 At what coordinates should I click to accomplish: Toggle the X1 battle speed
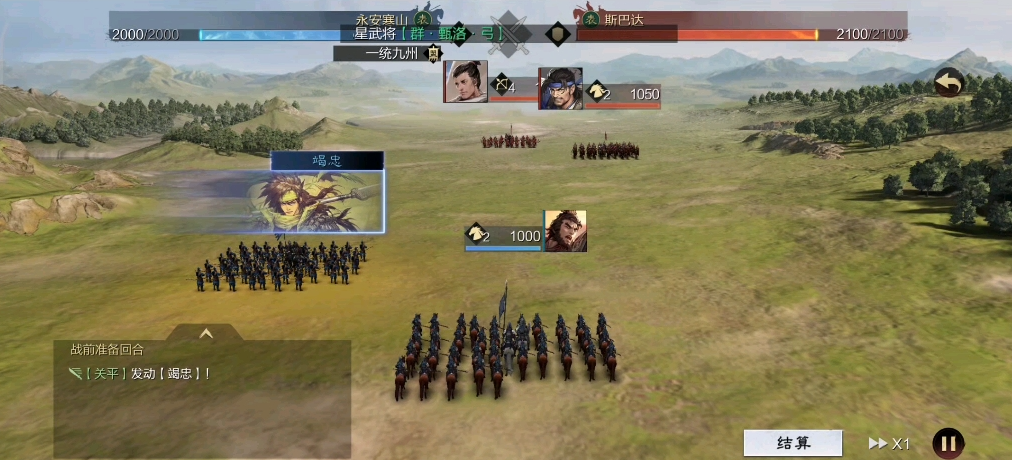coord(889,443)
